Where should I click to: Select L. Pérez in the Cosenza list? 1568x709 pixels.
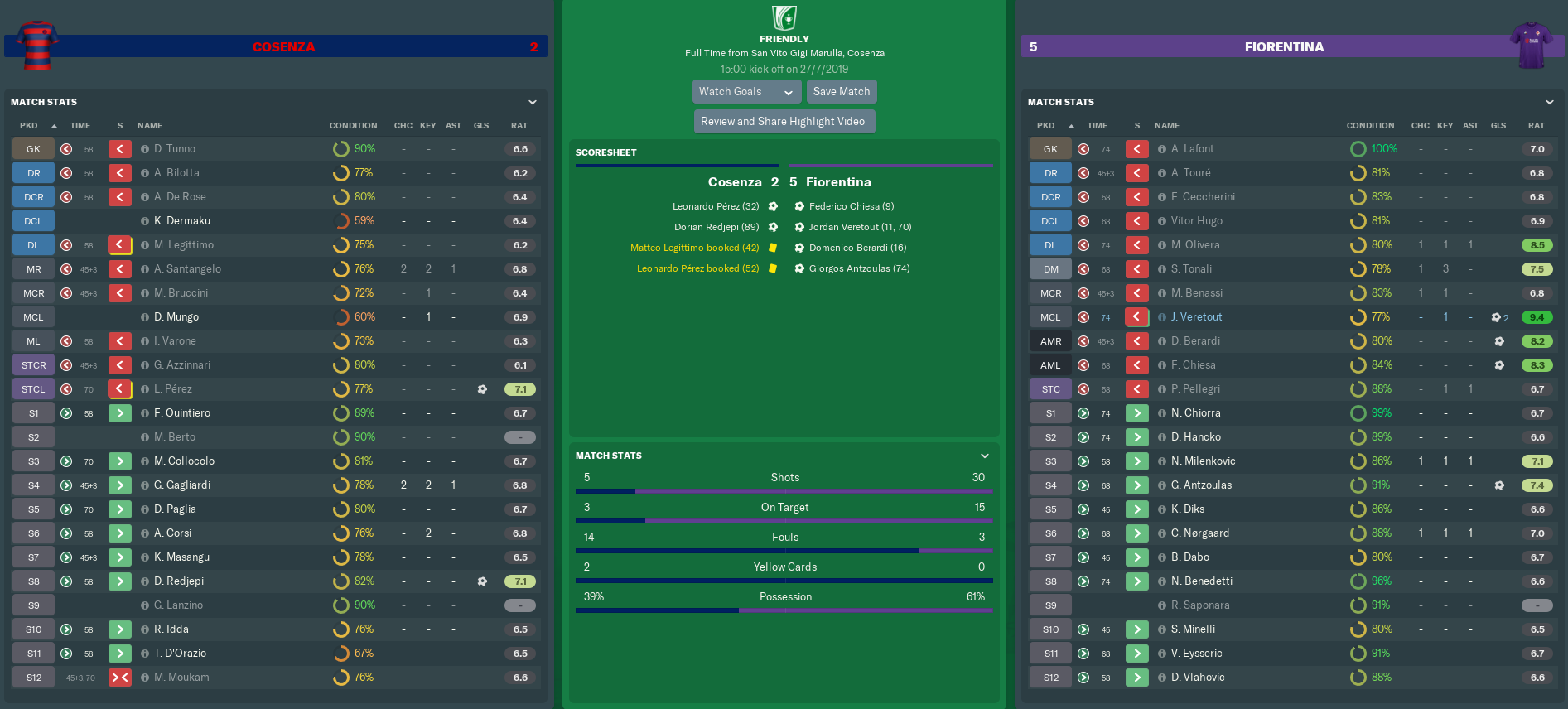(172, 389)
